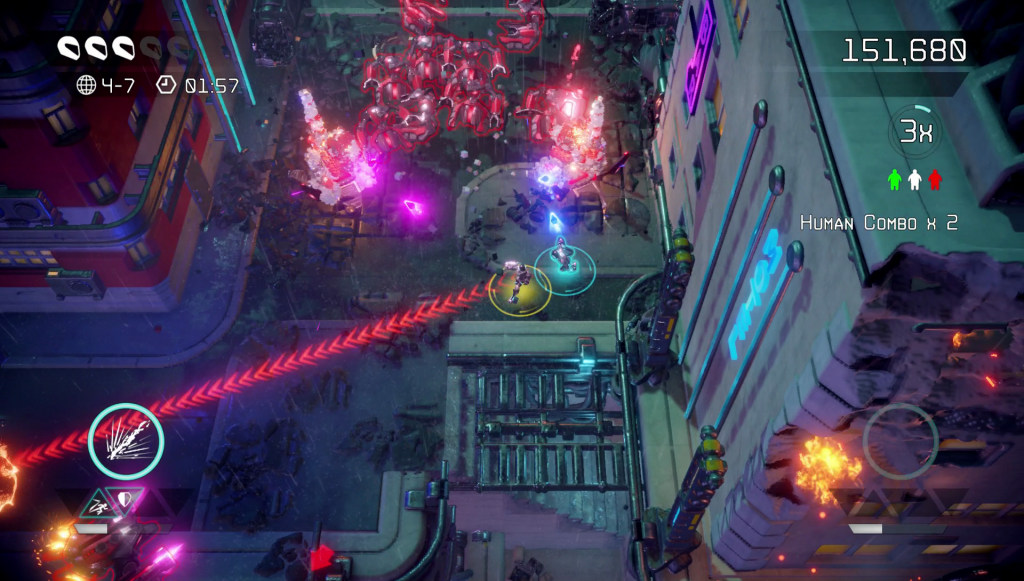1024x581 pixels.
Task: Click the first white helmet life icon
Action: 70,47
